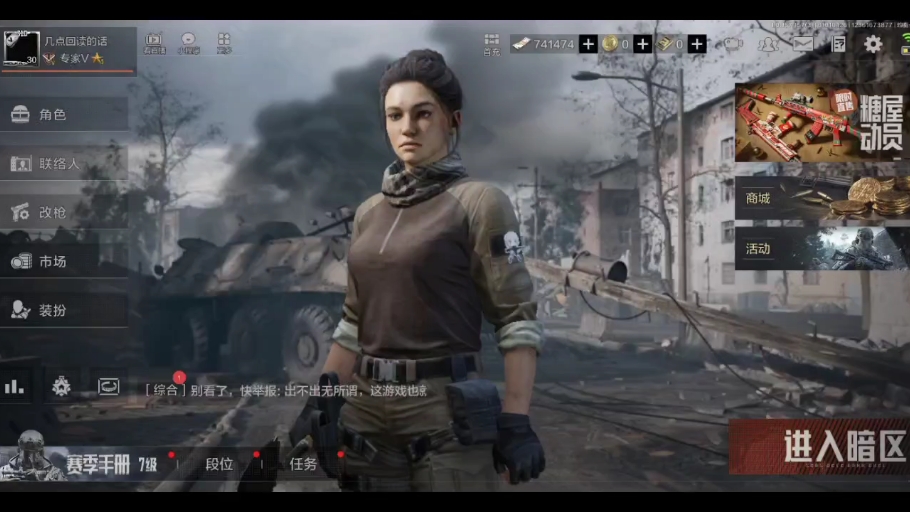910x512 pixels.
Task: Open the 角色 (Character) menu
Action: [62, 115]
